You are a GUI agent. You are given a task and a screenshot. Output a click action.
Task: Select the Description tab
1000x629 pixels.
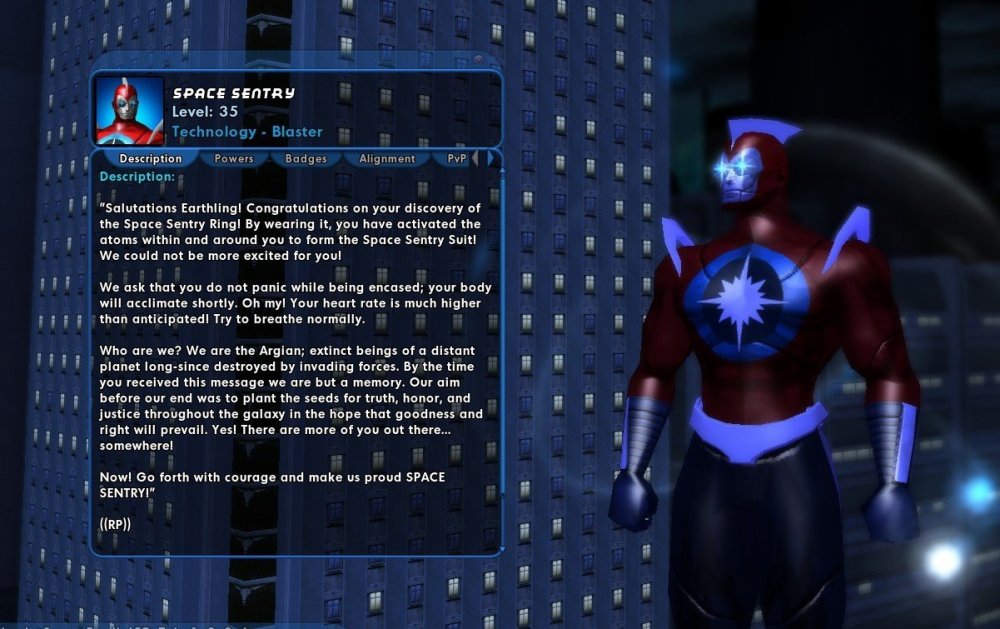click(x=150, y=158)
